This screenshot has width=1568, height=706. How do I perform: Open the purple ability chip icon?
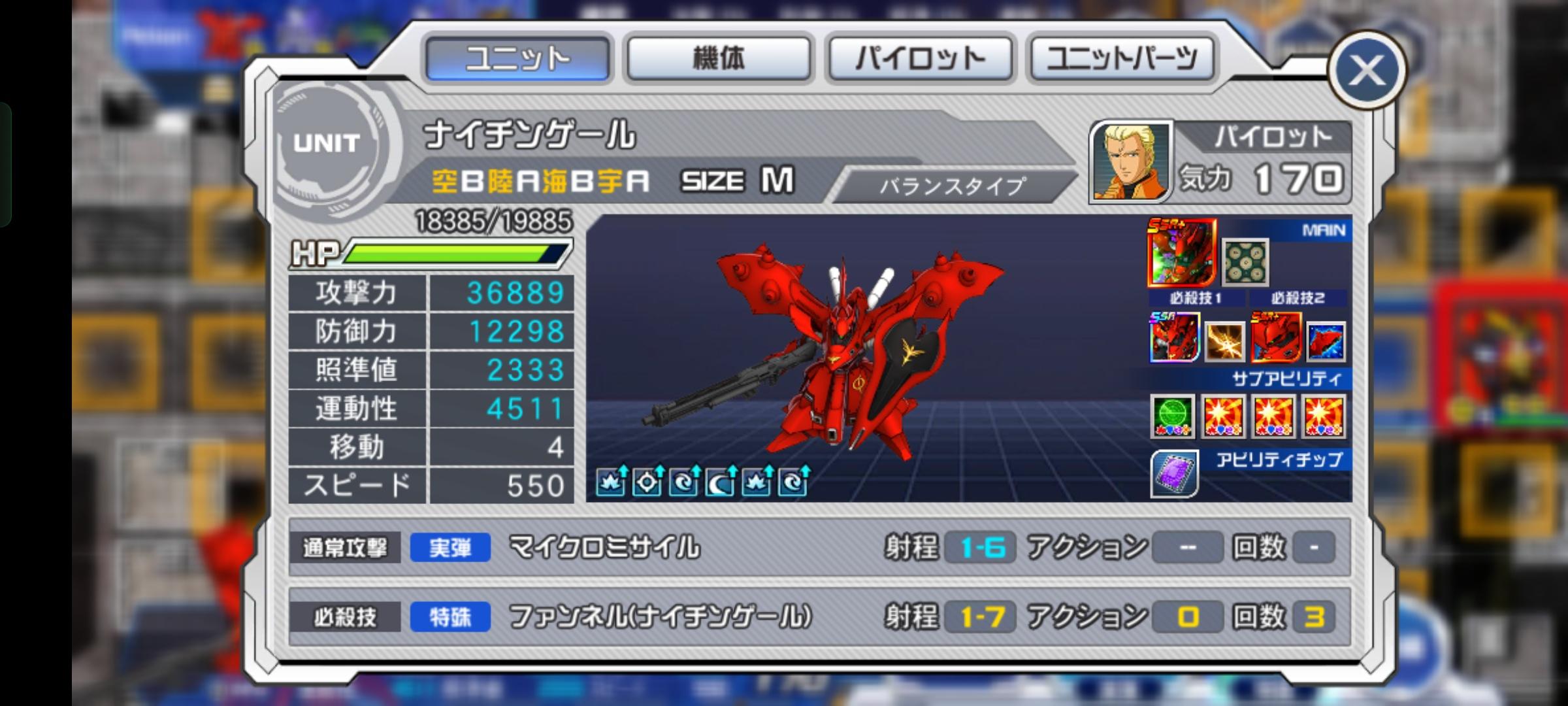click(1174, 473)
